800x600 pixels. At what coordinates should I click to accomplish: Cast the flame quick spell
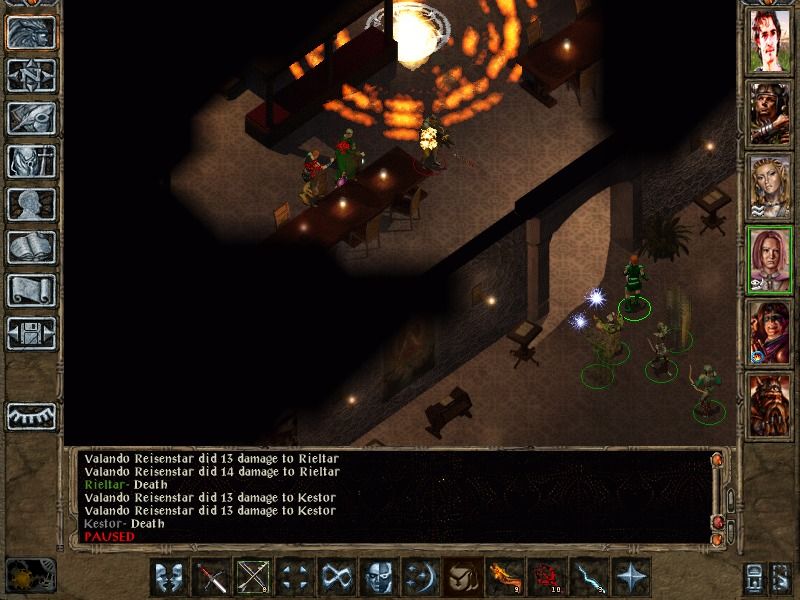point(503,578)
